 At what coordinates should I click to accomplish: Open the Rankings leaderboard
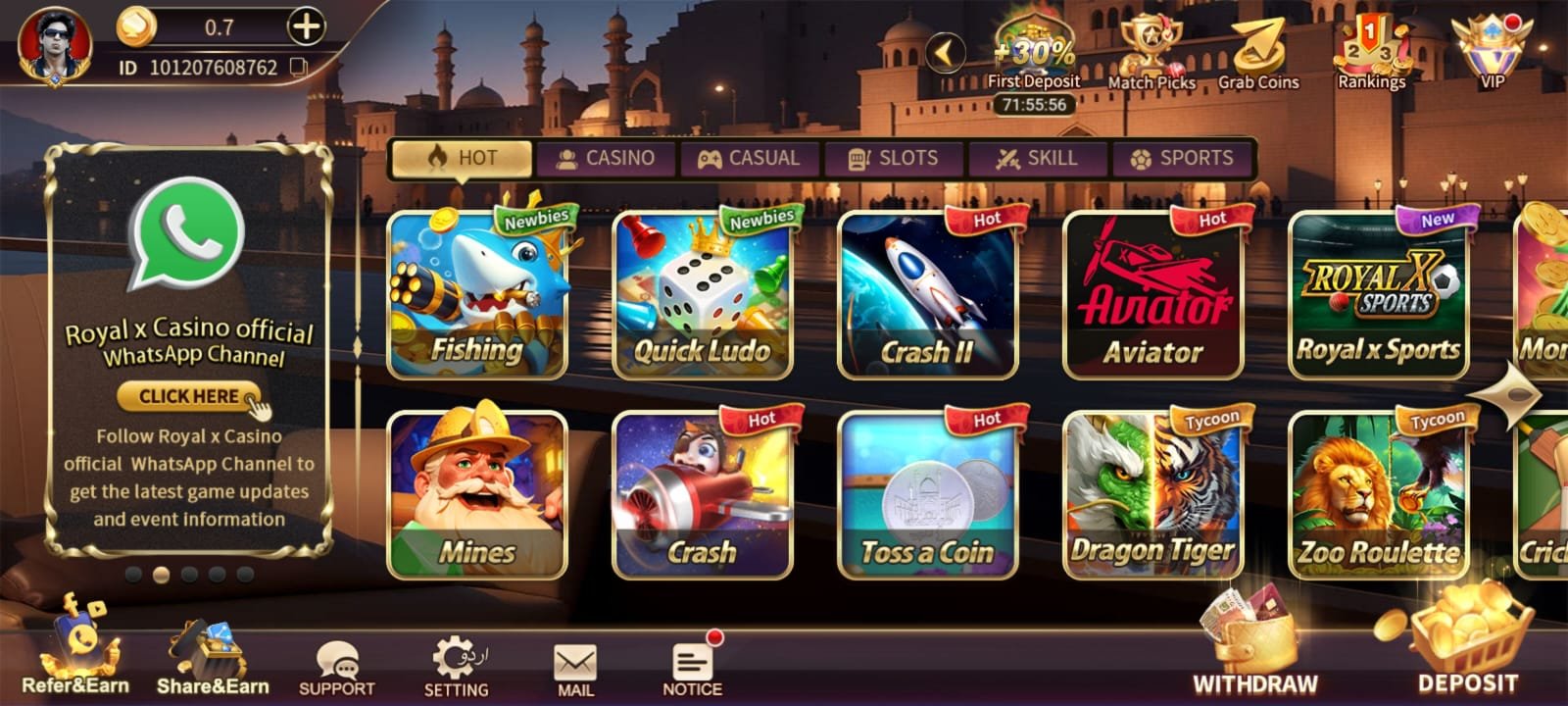click(1372, 49)
